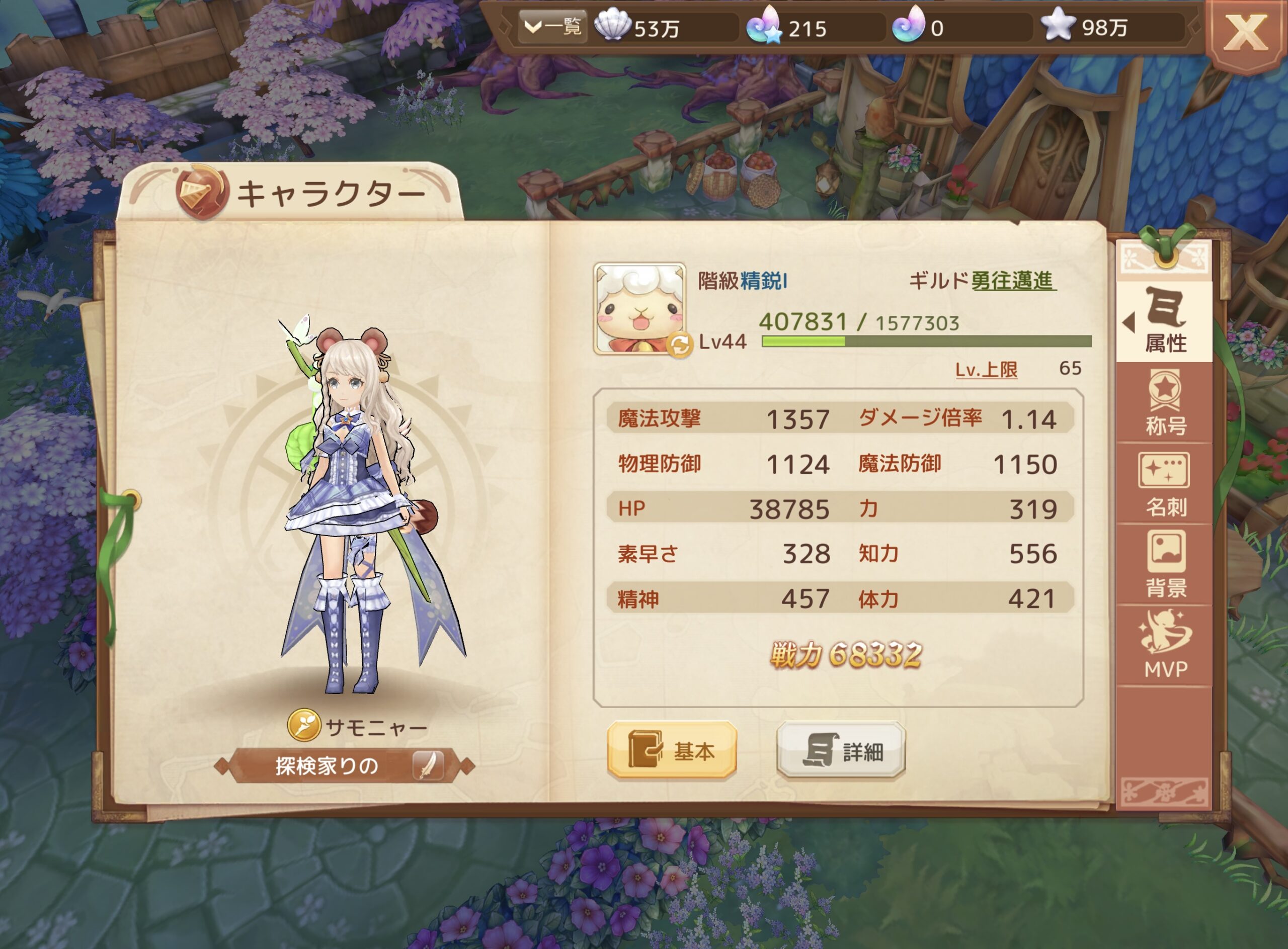Select the 名刺 name card tab
Viewport: 1288px width, 949px height.
[1164, 484]
